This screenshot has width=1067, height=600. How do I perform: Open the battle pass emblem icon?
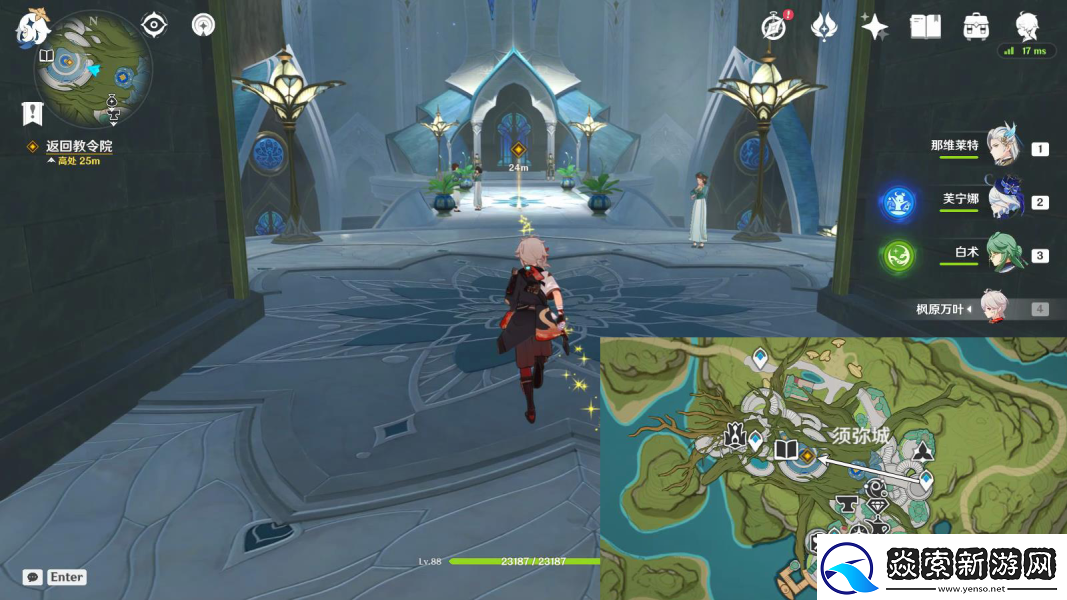click(x=823, y=27)
